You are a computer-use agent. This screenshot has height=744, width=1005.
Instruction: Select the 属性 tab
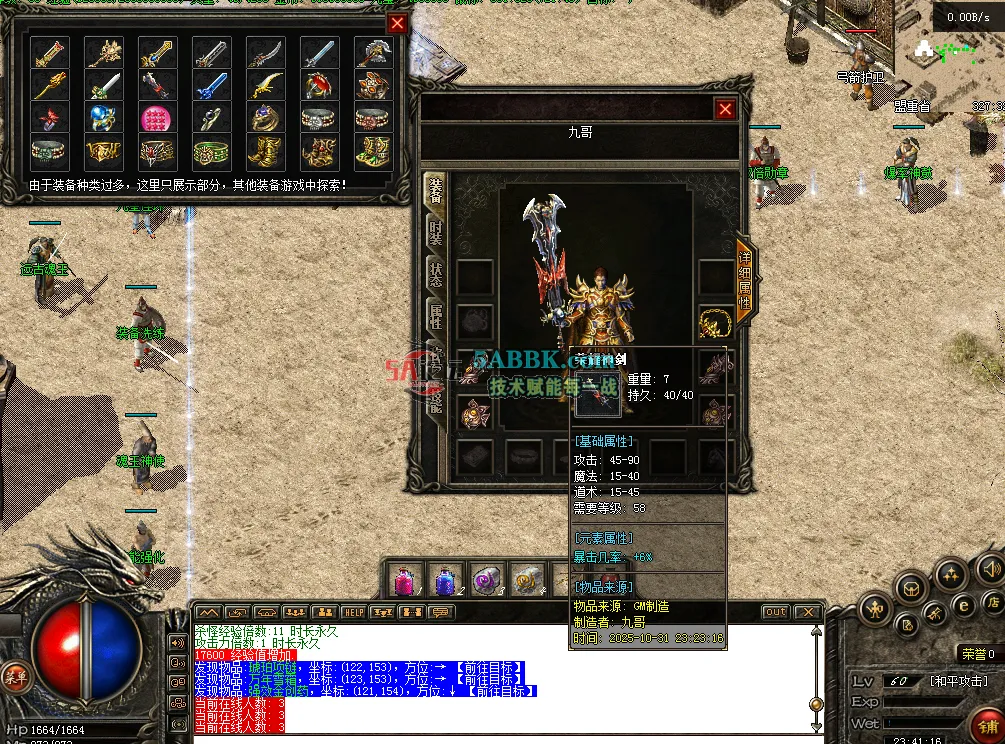pyautogui.click(x=436, y=317)
